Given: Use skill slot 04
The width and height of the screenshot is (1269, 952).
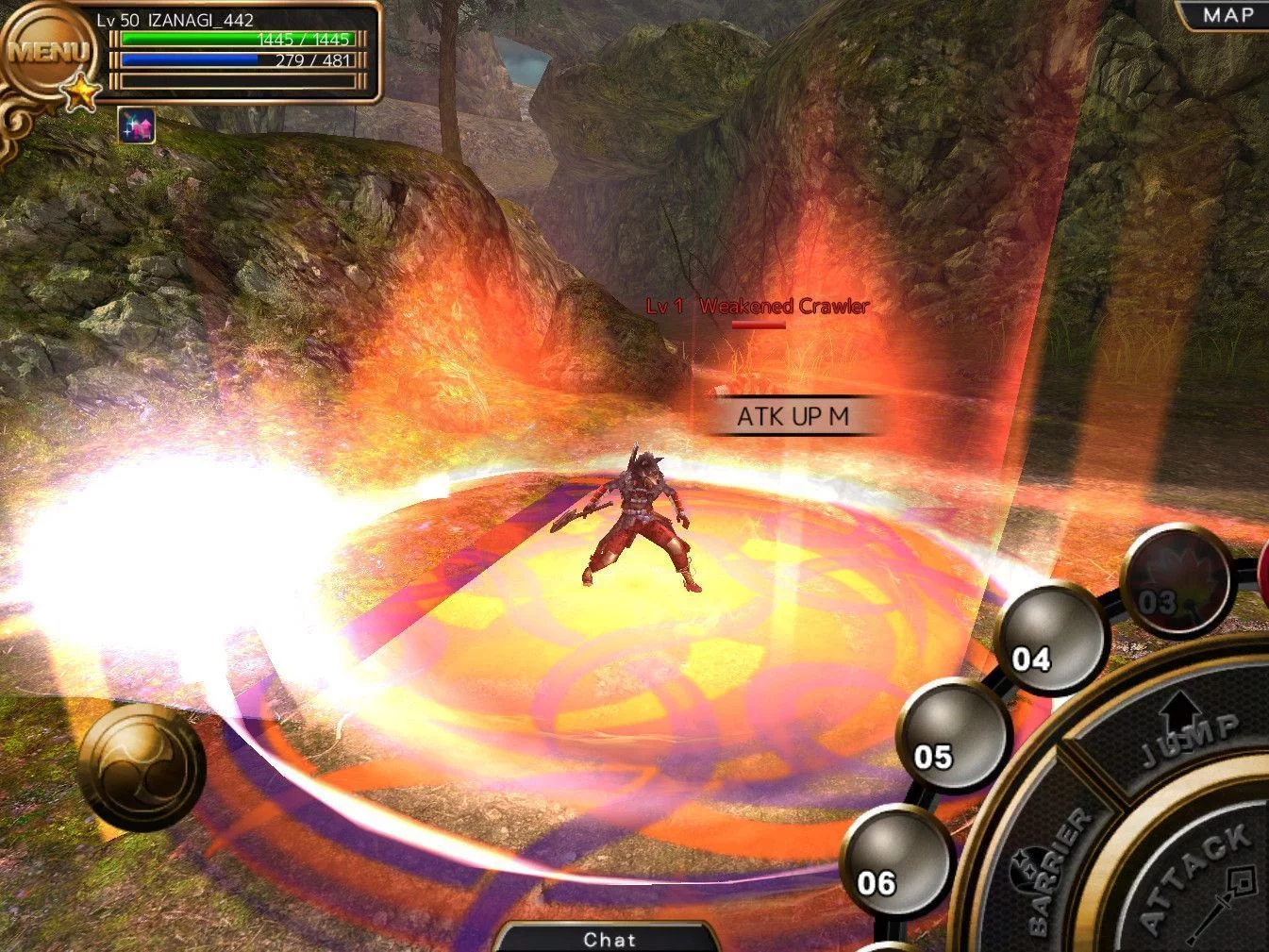Looking at the screenshot, I should point(1050,636).
